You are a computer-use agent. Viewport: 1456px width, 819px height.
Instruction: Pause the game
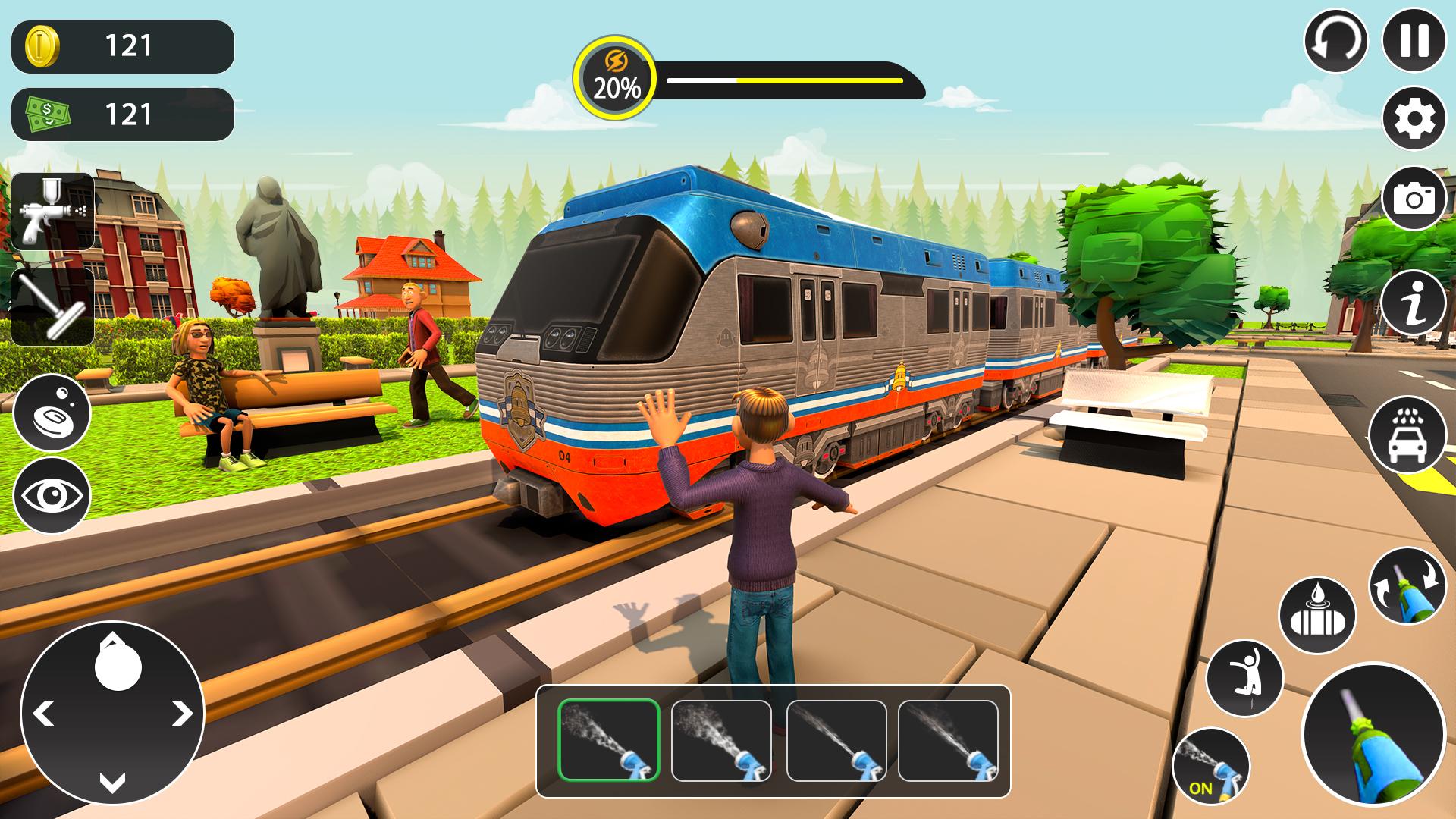(1414, 40)
